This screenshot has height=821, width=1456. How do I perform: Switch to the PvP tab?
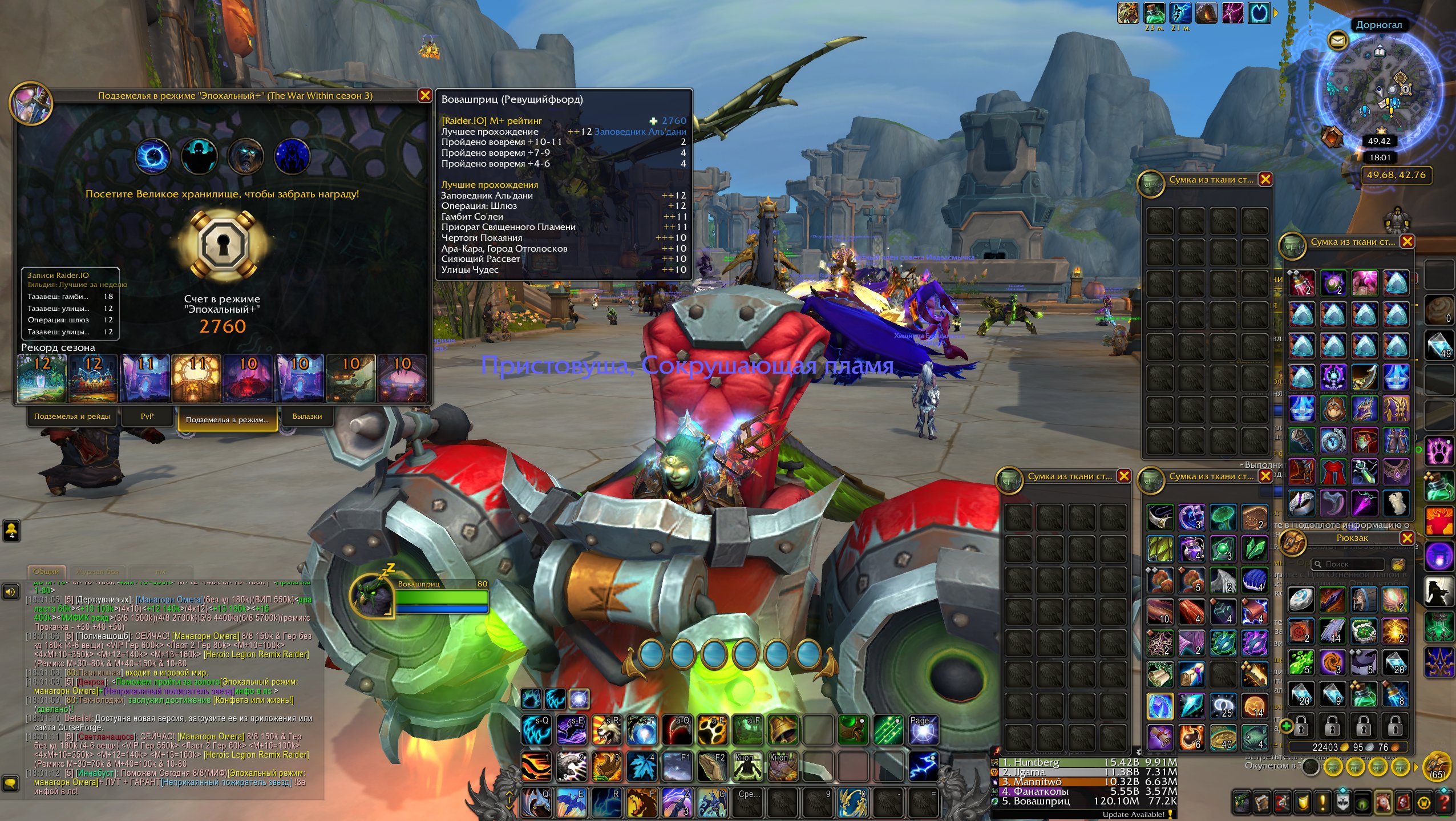click(x=148, y=416)
